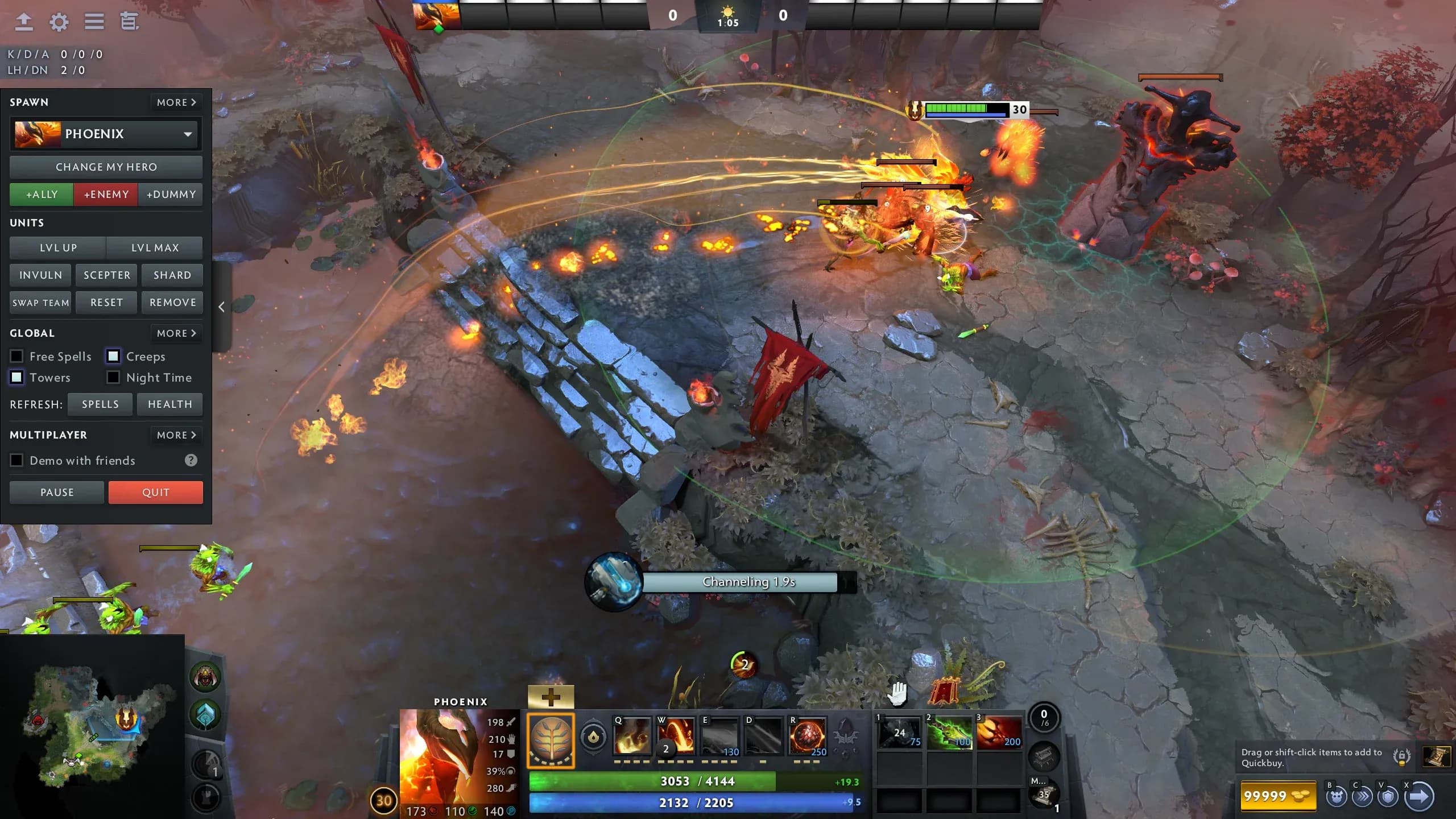
Task: Click the courier delivery icon bound to B
Action: (x=1337, y=797)
